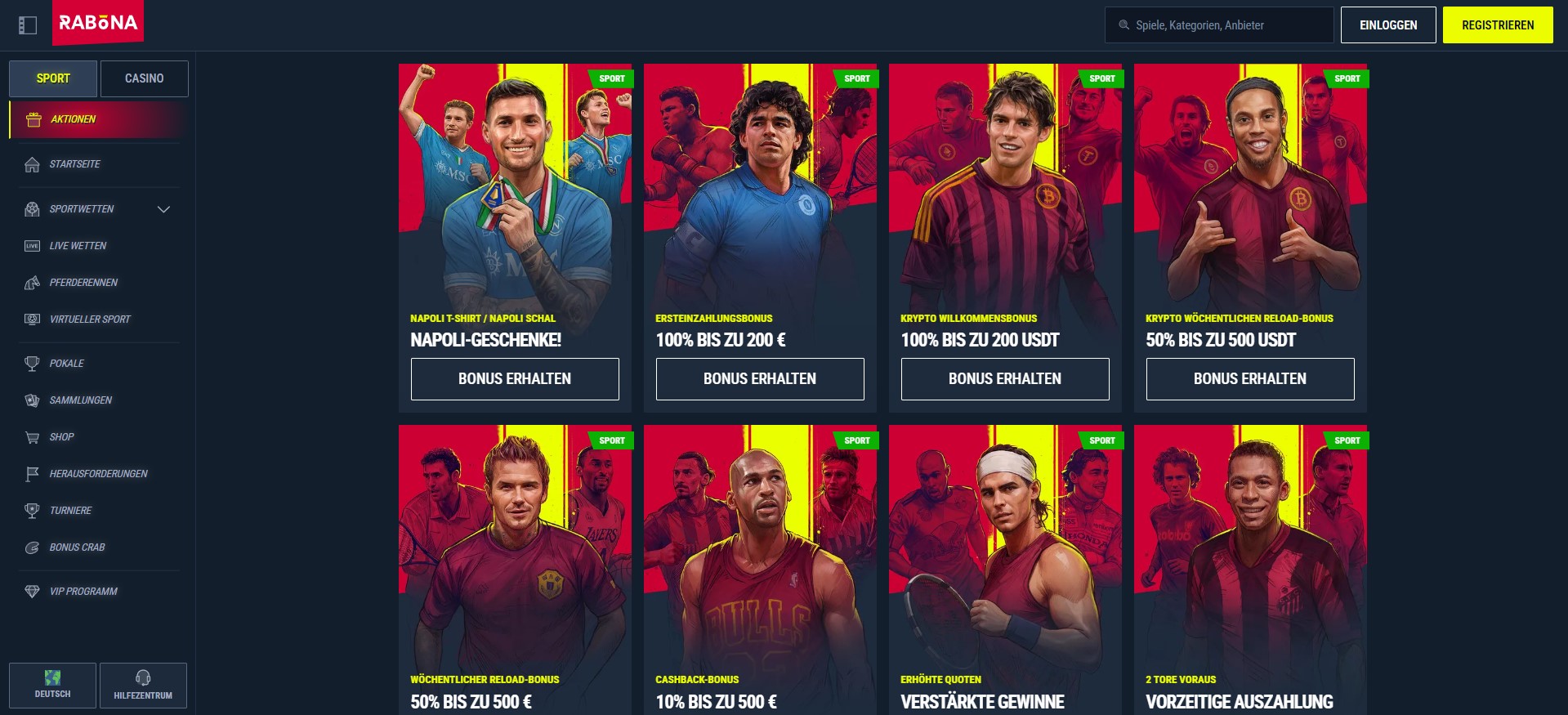Screen dimensions: 1568x715
Task: Expand the Sportwetten submenu
Action: [x=98, y=208]
